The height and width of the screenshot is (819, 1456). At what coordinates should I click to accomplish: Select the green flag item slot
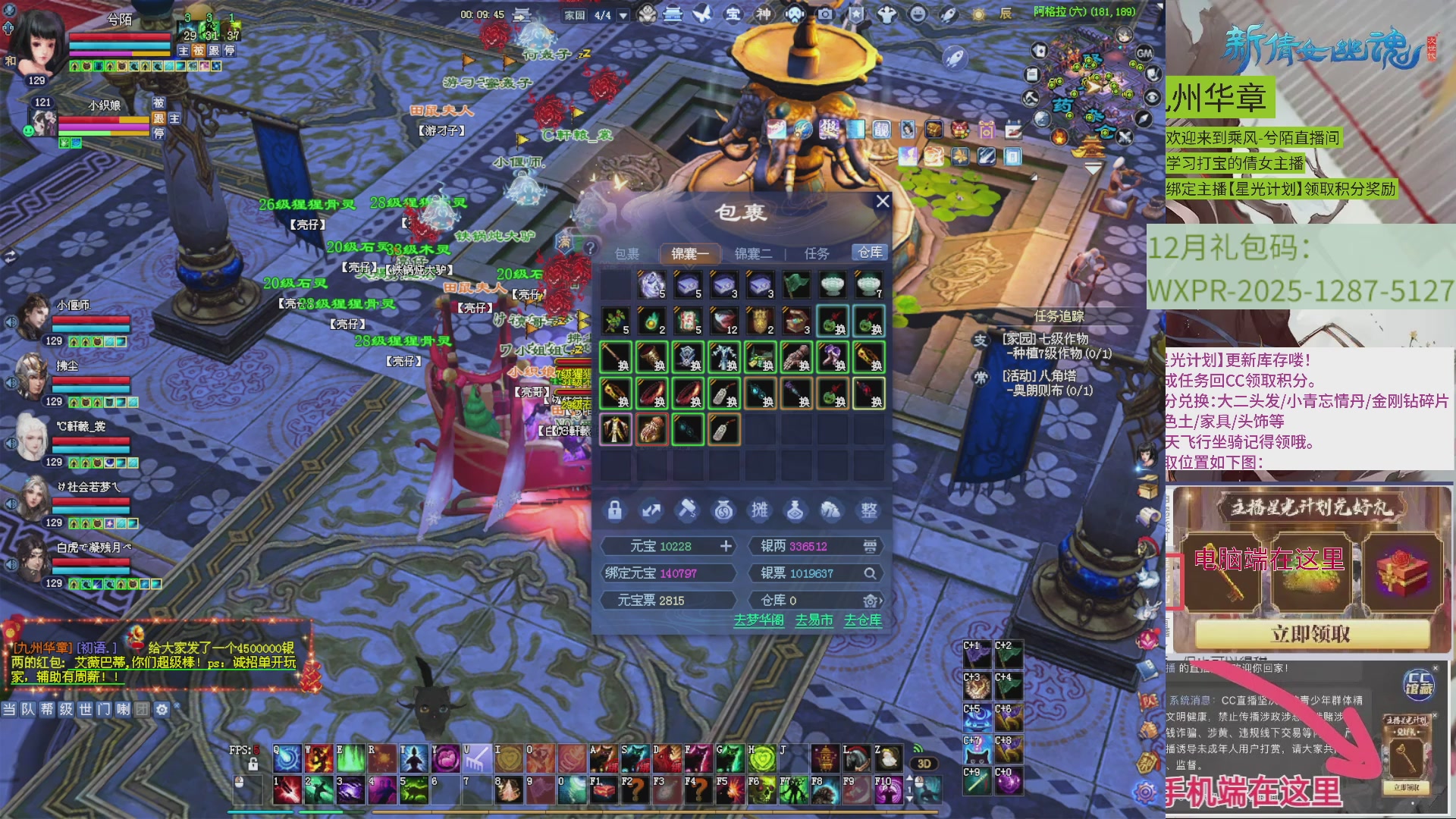tap(796, 284)
